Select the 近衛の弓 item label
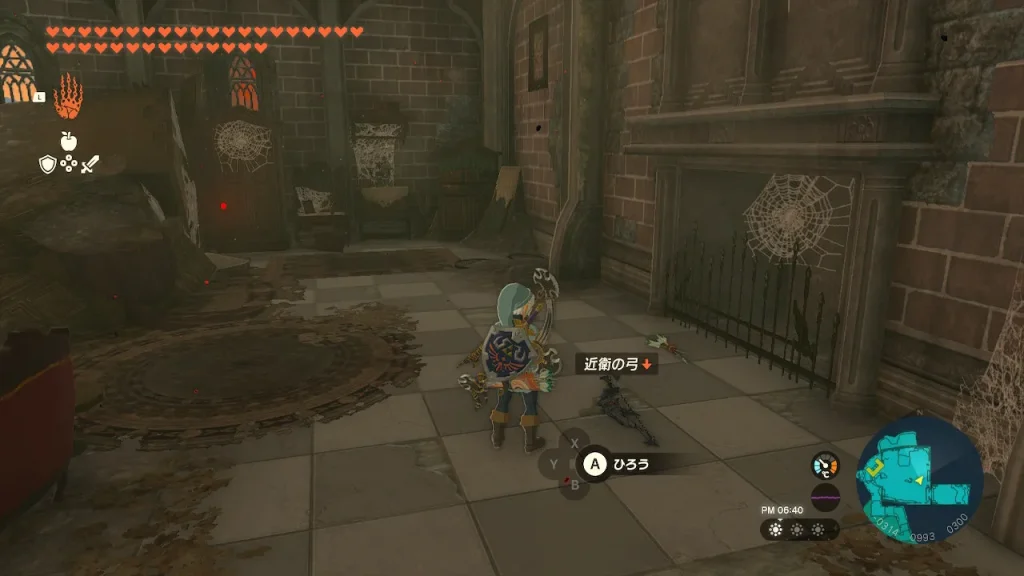Image resolution: width=1024 pixels, height=576 pixels. [x=616, y=365]
